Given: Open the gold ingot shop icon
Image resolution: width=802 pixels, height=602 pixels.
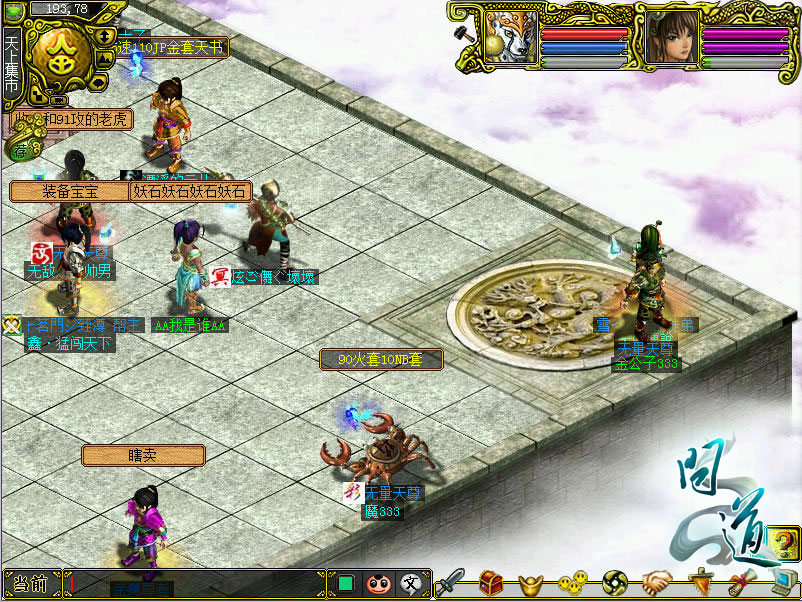Looking at the screenshot, I should 531,582.
